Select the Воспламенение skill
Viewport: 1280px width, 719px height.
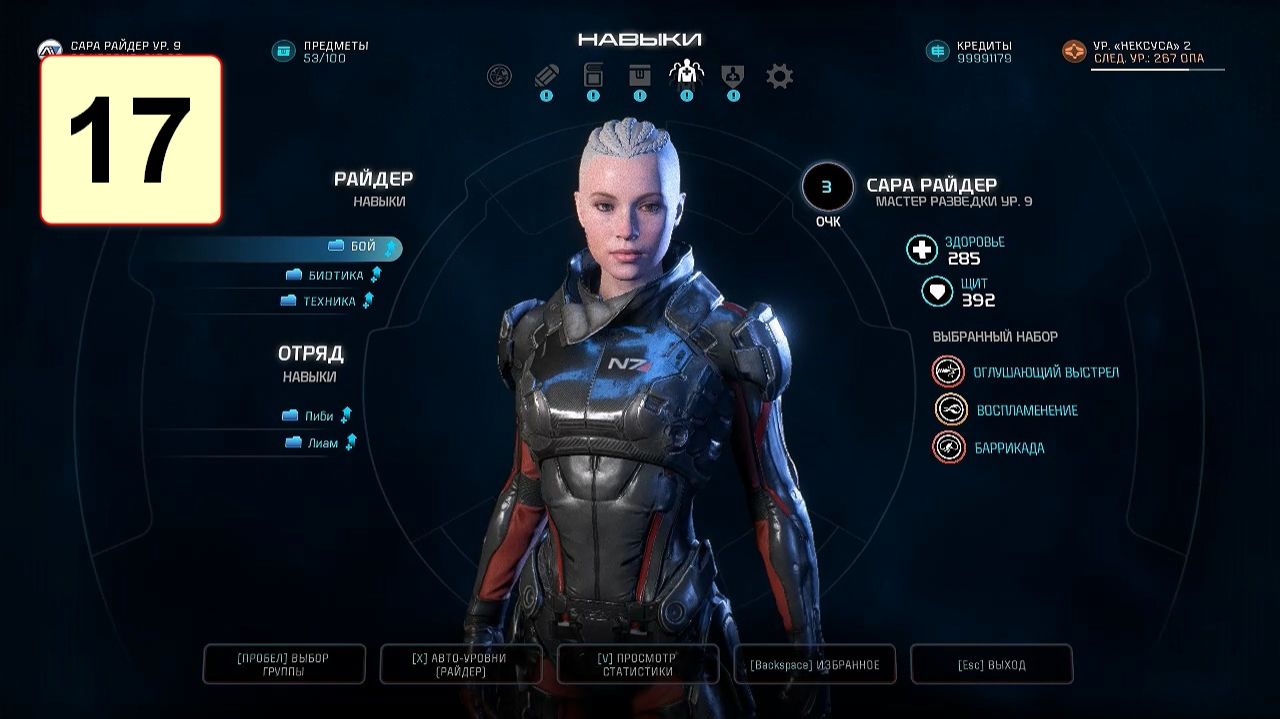point(1027,410)
